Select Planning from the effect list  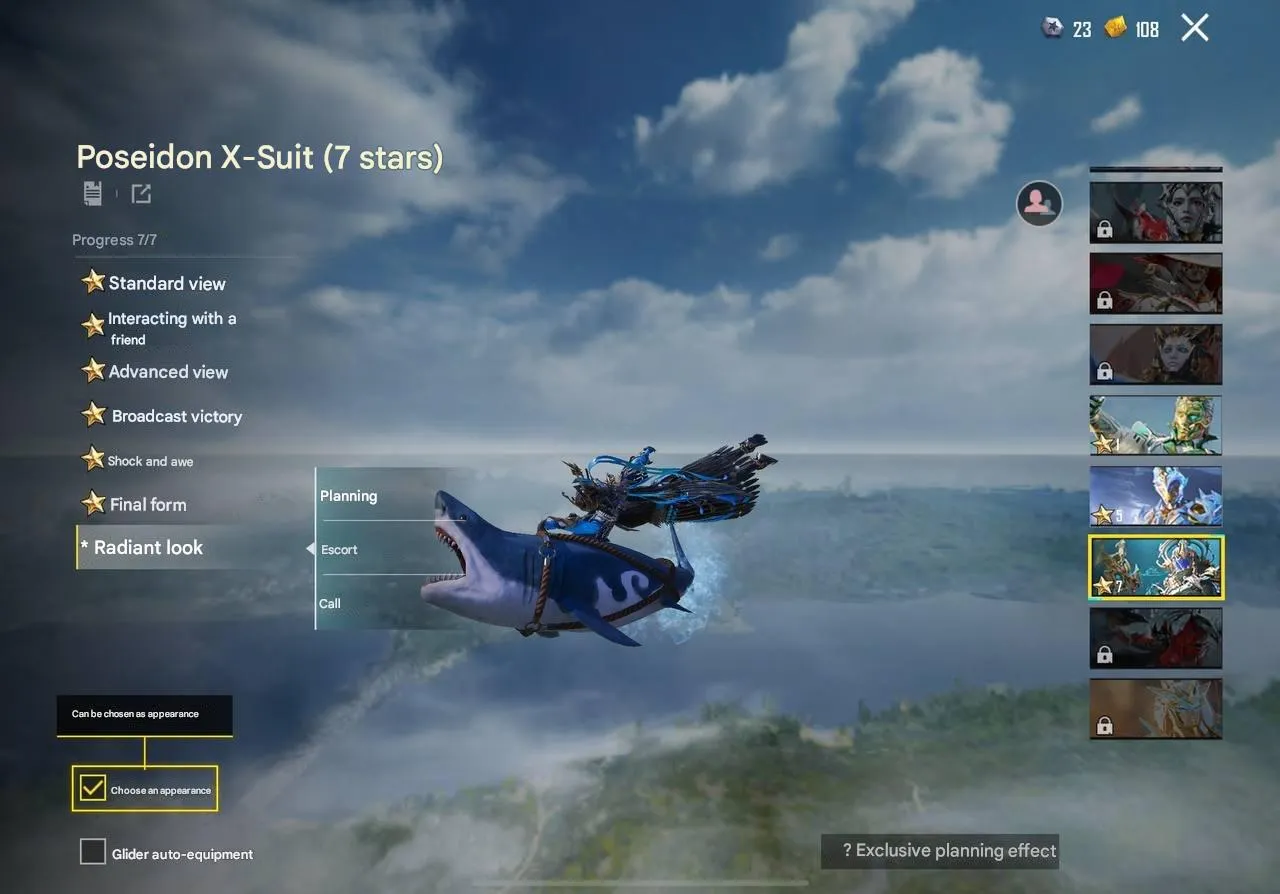[x=348, y=495]
